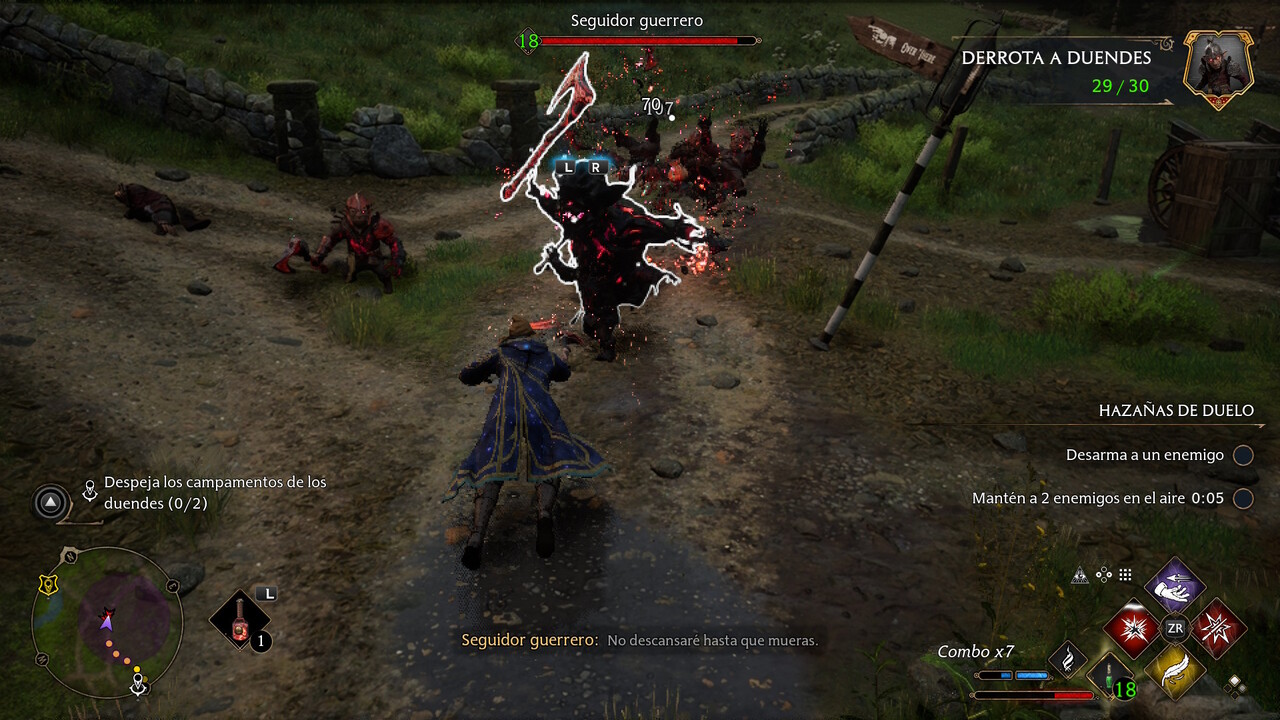Trigger the white flame ancient magic icon
The image size is (1280, 720).
(1067, 659)
